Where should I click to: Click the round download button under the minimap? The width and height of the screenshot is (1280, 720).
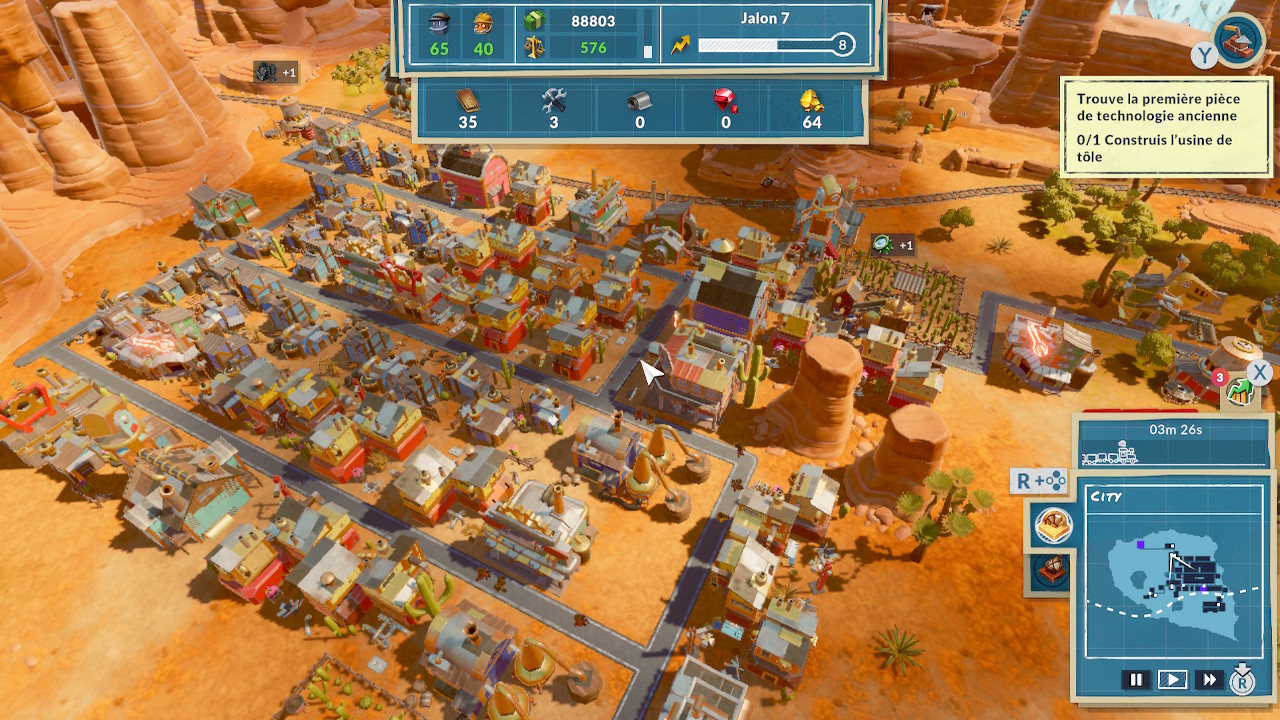[x=1242, y=680]
